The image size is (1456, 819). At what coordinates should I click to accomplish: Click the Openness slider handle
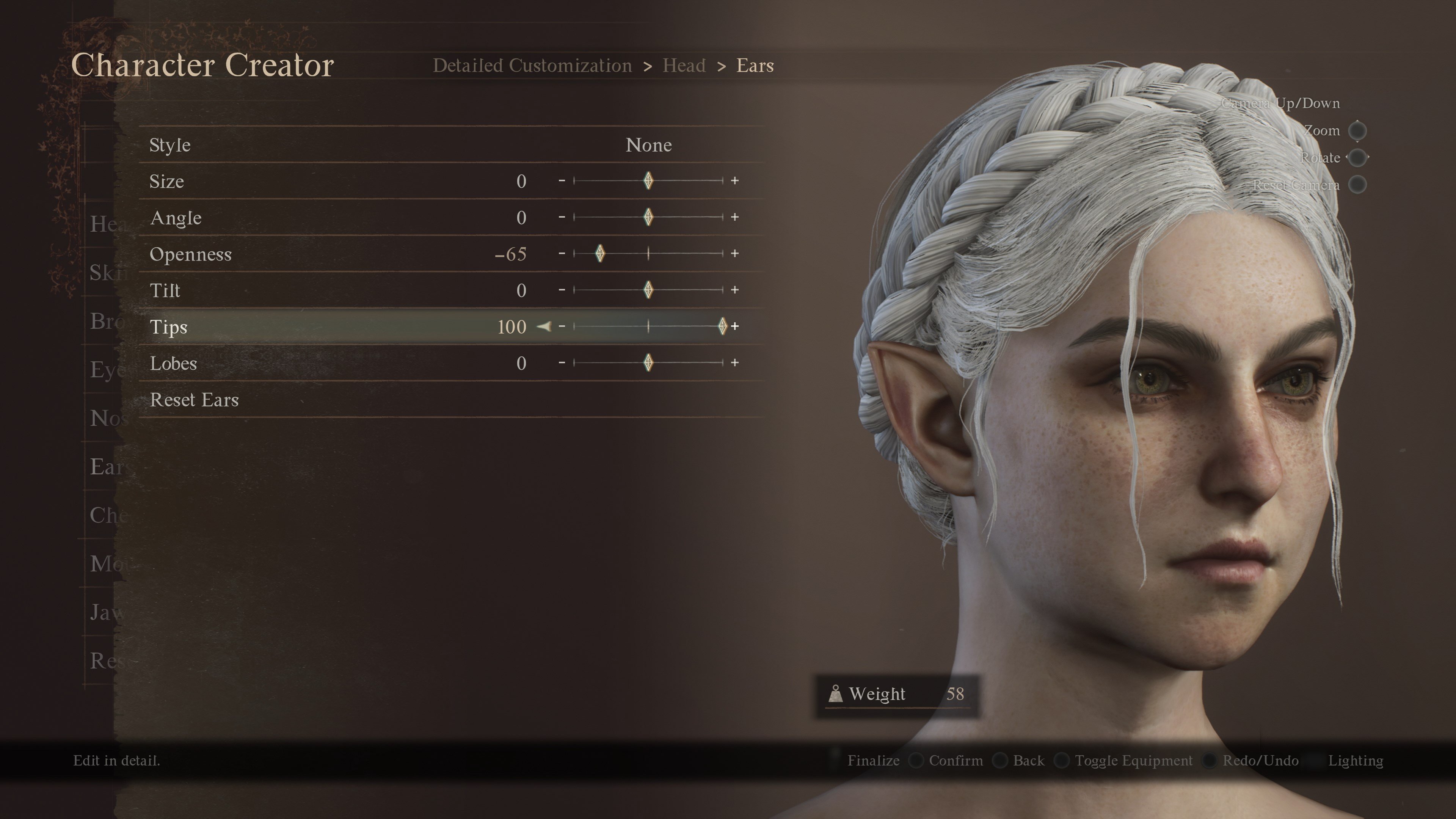pos(600,254)
